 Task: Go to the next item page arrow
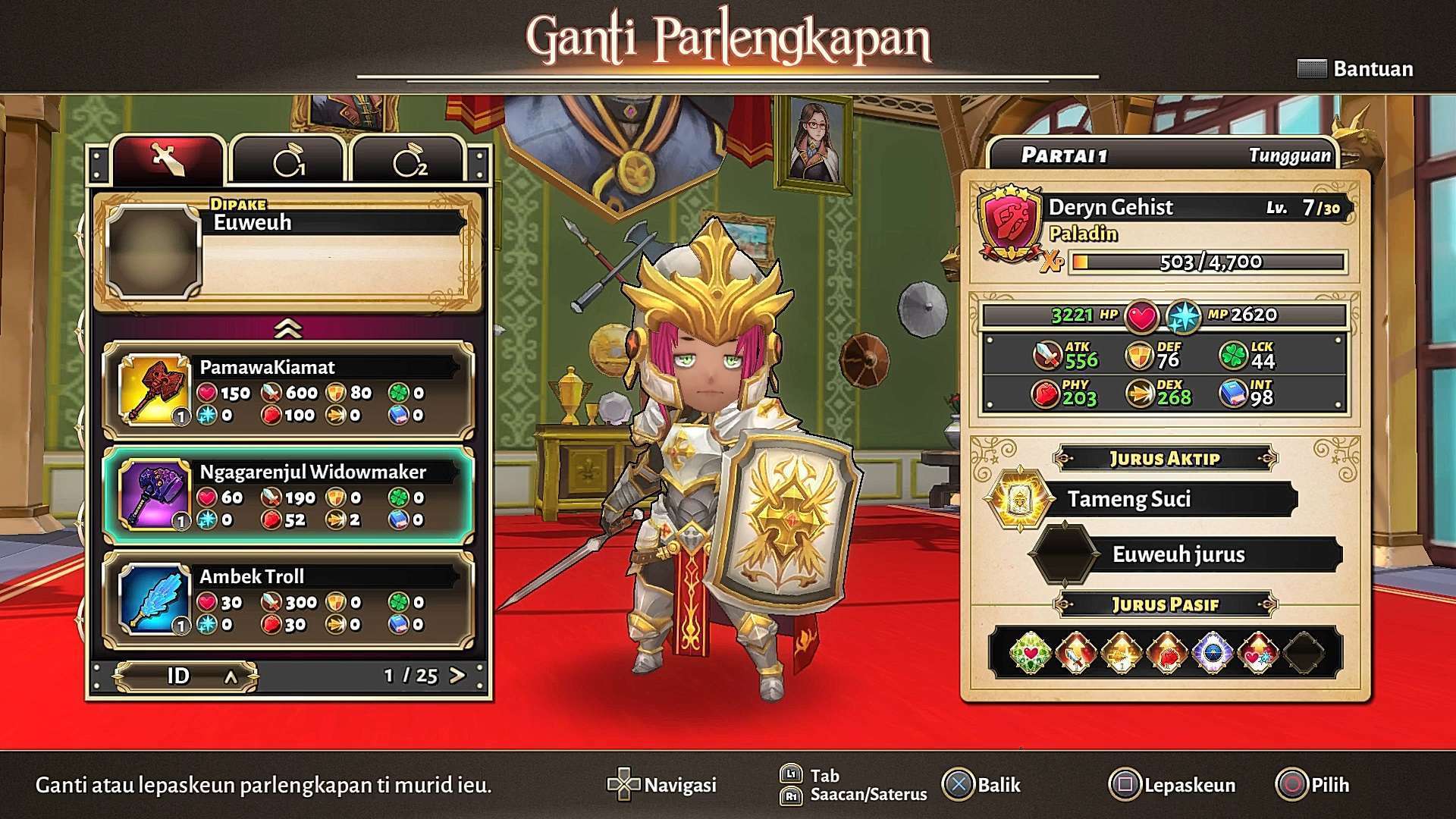pyautogui.click(x=457, y=675)
